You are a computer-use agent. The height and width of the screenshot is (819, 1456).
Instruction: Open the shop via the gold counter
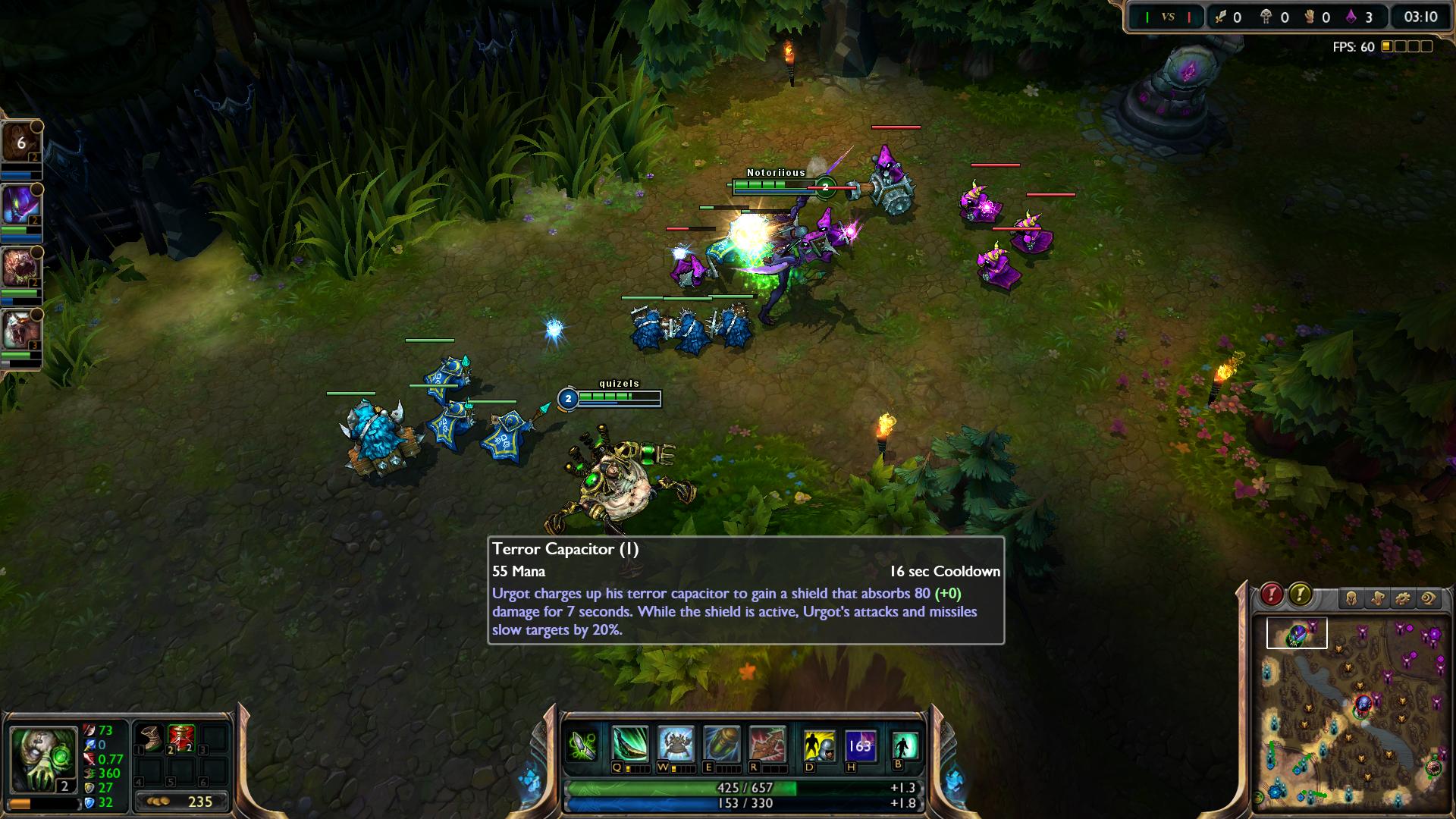click(x=181, y=802)
